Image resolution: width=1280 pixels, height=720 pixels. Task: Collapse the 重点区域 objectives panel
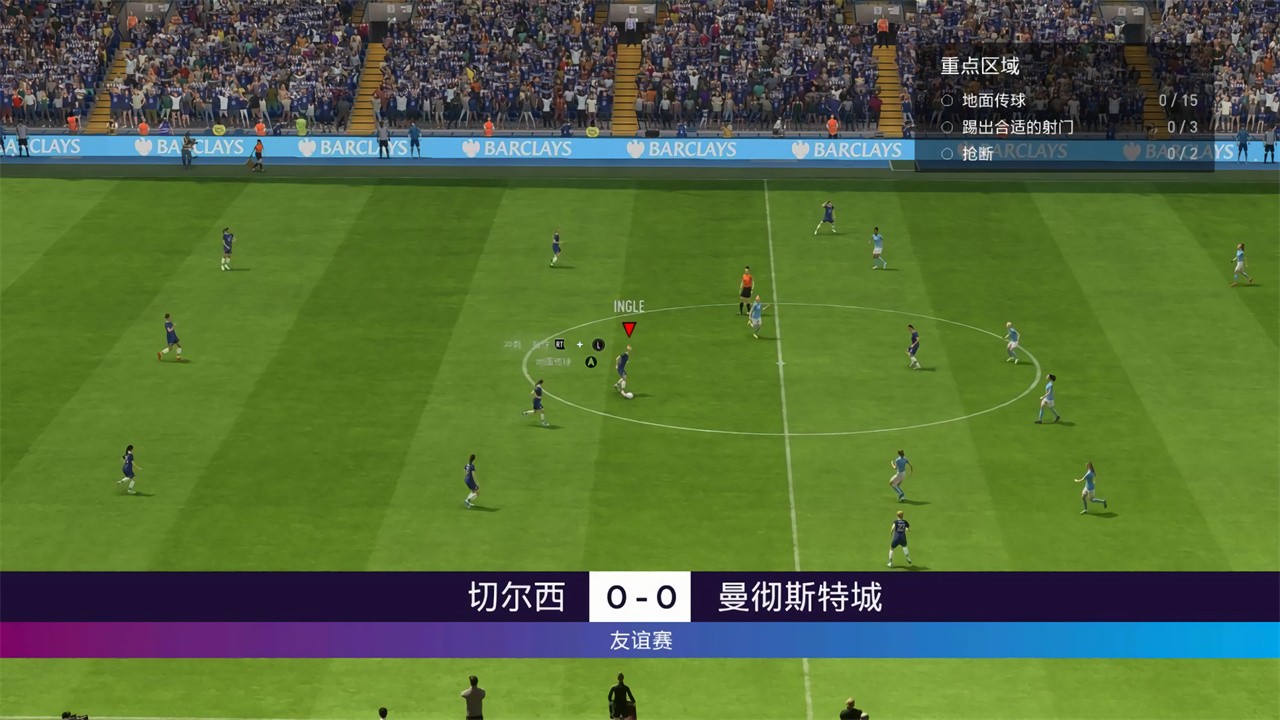(980, 66)
